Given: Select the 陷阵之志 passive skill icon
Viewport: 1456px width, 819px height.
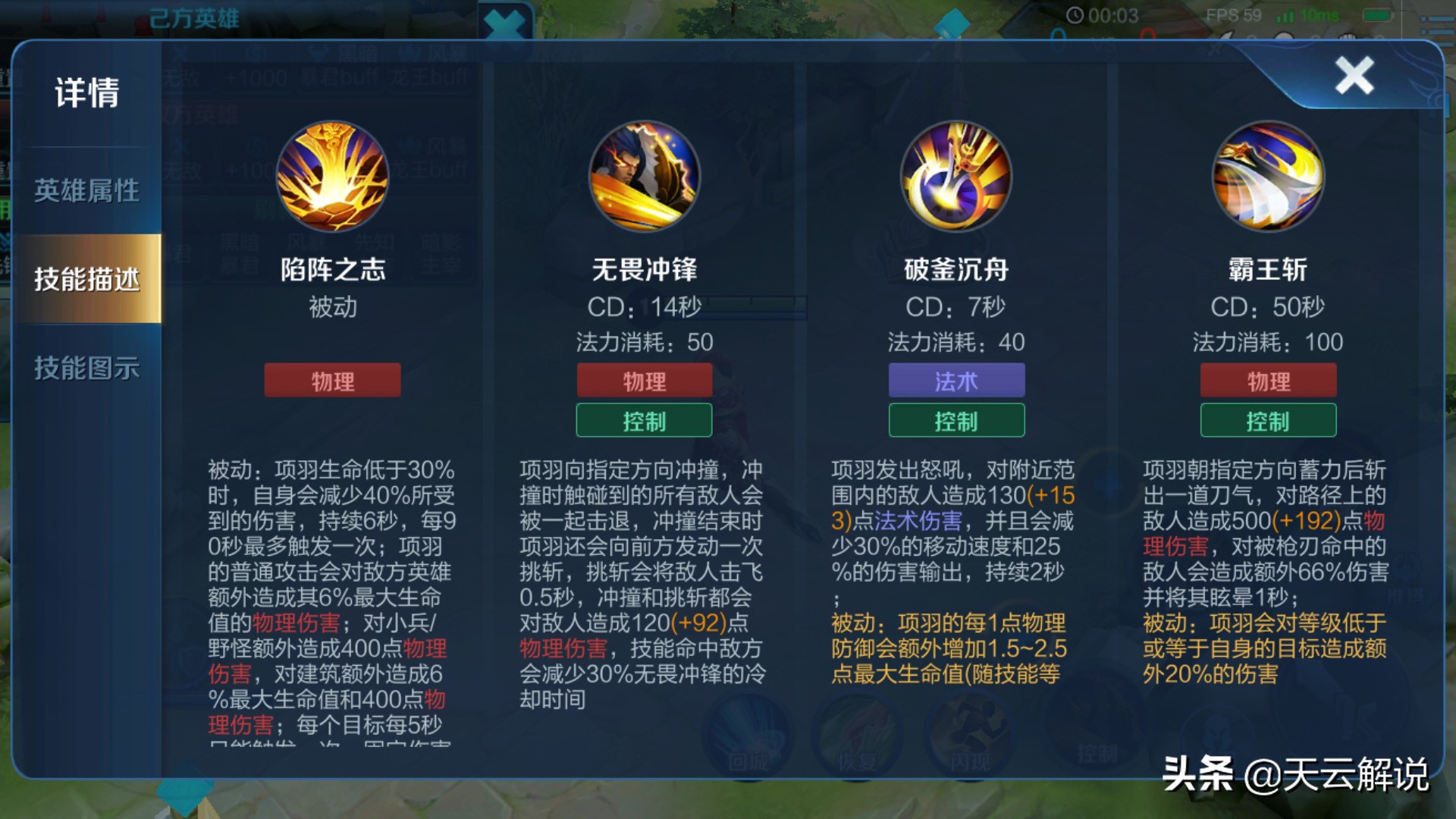Looking at the screenshot, I should click(x=331, y=176).
